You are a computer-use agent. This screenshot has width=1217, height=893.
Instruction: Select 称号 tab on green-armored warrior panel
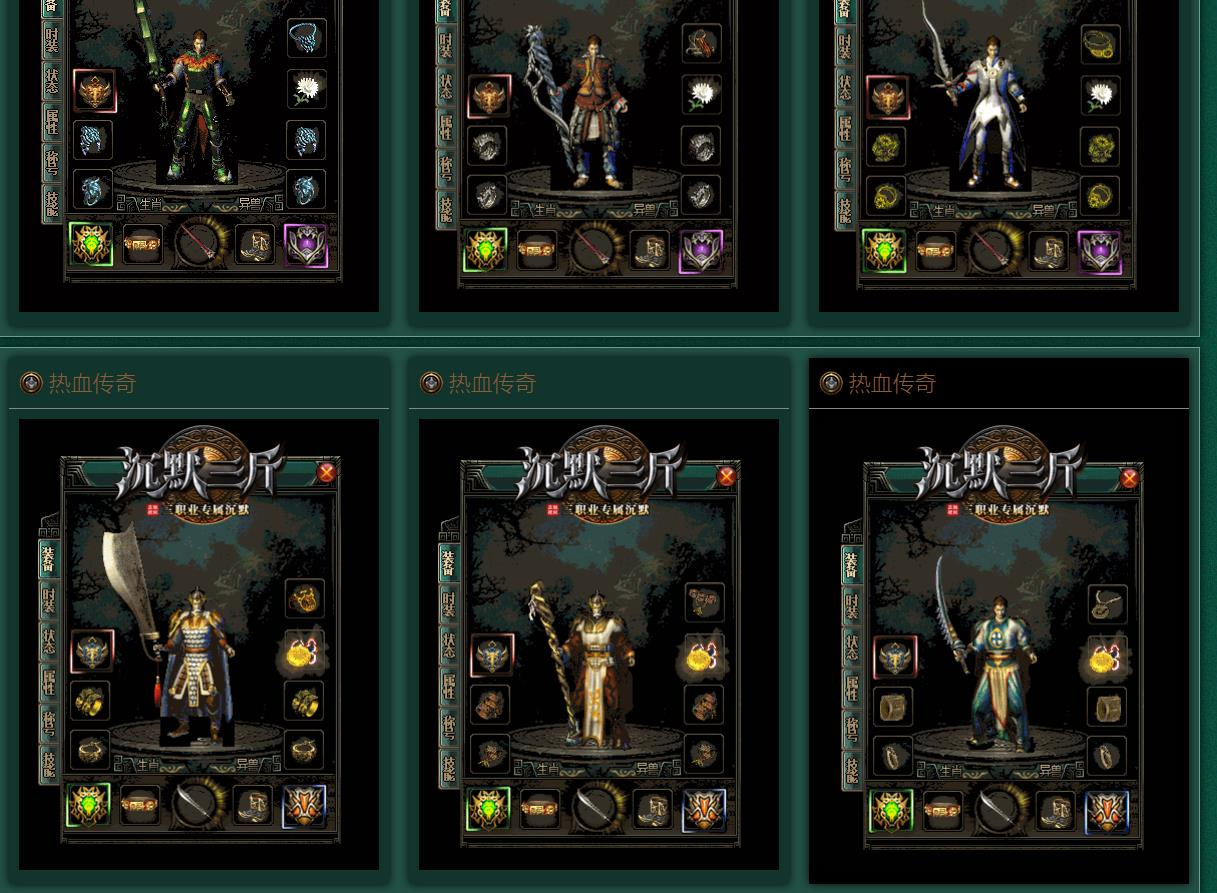pos(52,162)
